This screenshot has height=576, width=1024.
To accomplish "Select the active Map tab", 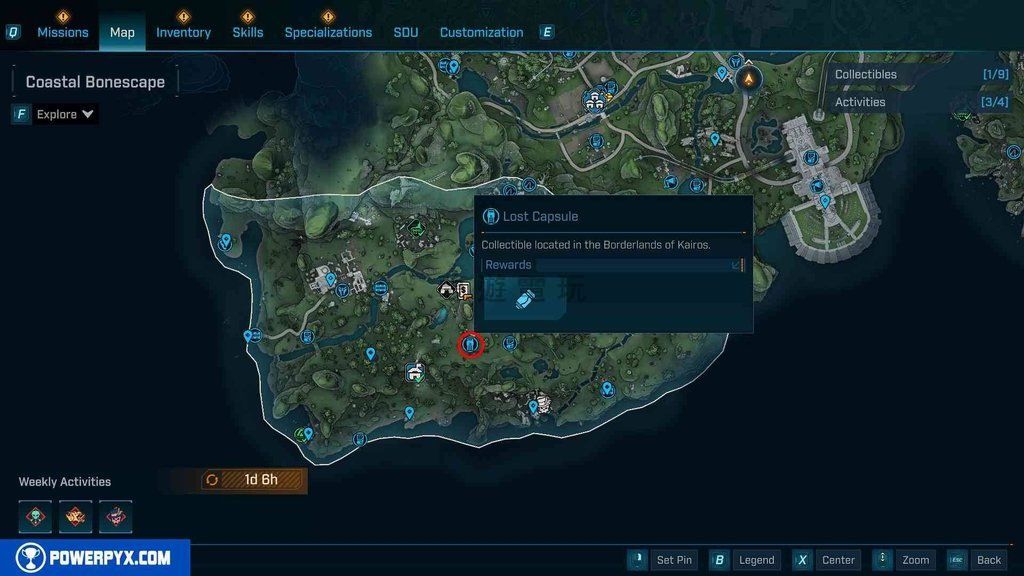I will click(122, 32).
